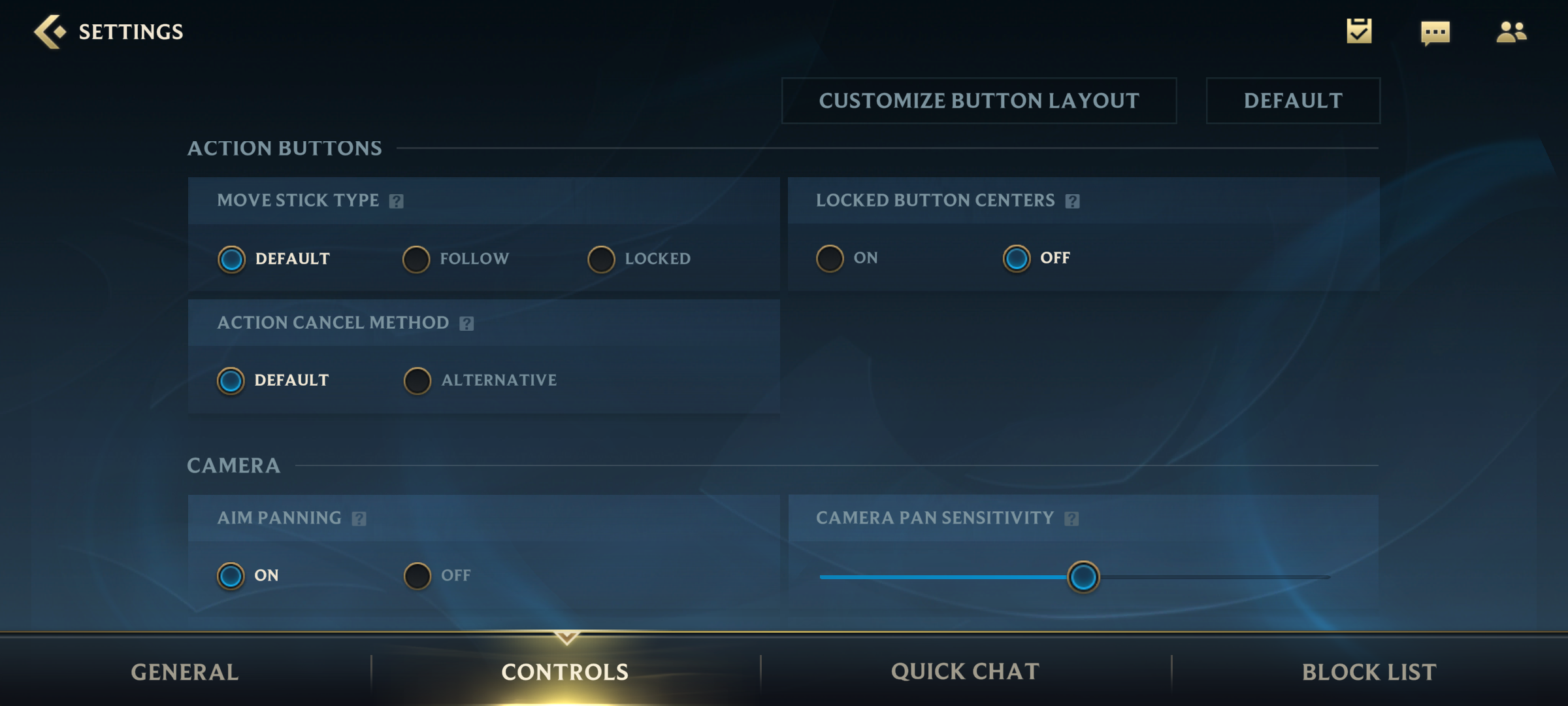The height and width of the screenshot is (706, 1568).
Task: Click the help icon beside Camera Pan Sensitivity
Action: pos(1072,518)
